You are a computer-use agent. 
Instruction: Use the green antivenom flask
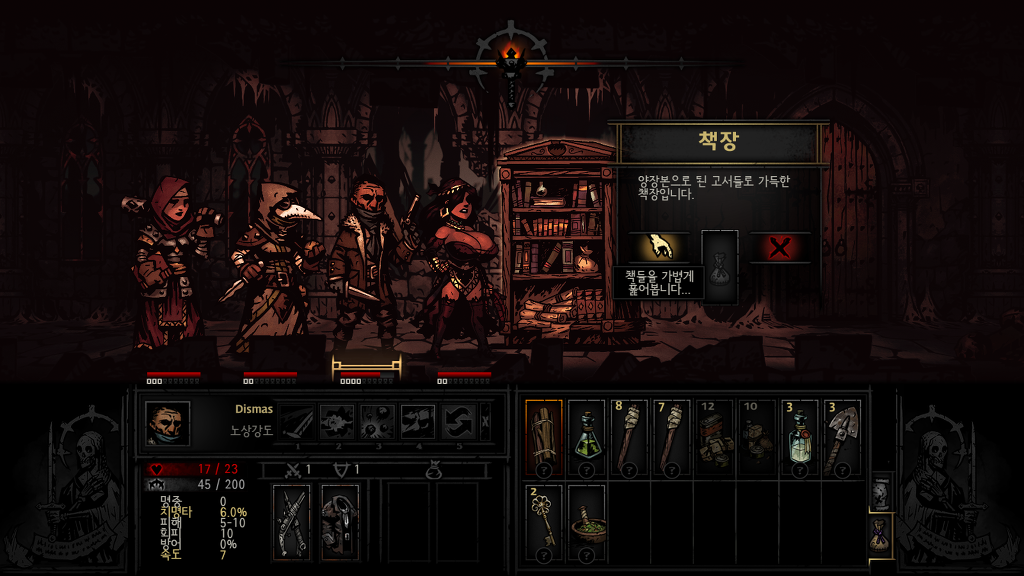pos(586,438)
